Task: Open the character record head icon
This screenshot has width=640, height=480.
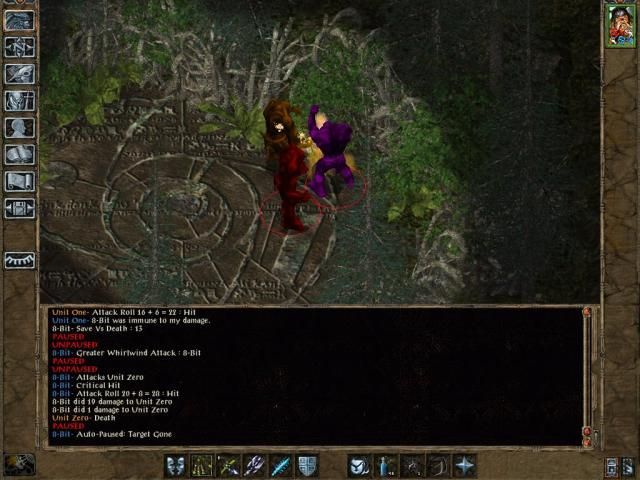Action: (x=20, y=127)
